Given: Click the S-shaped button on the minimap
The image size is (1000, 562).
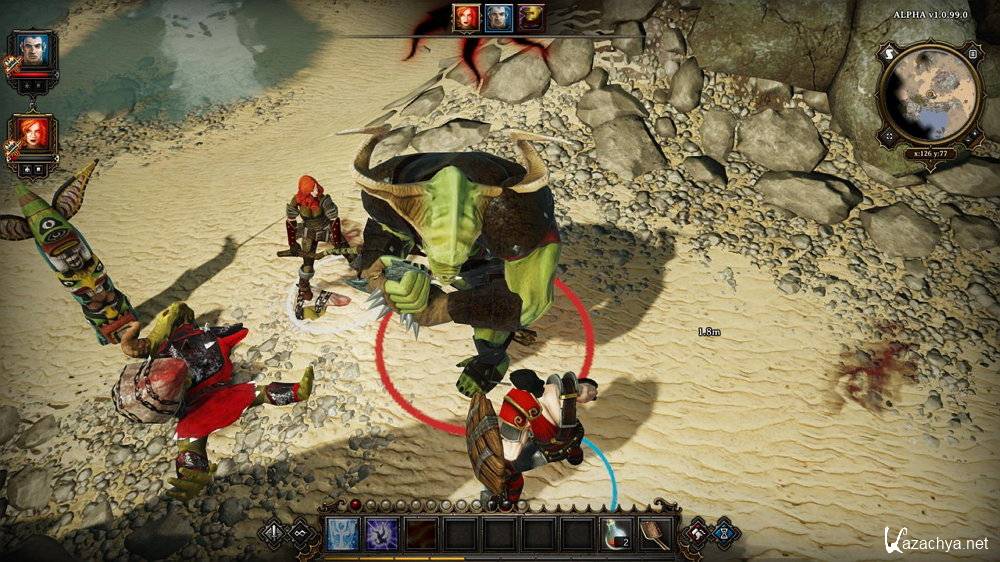Looking at the screenshot, I should 886,53.
